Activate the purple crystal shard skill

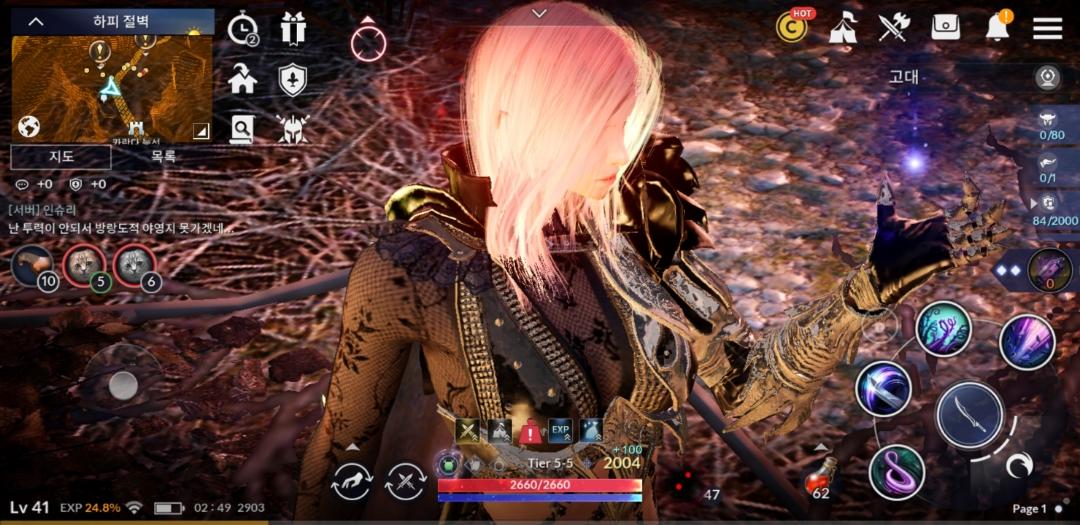pyautogui.click(x=1027, y=342)
